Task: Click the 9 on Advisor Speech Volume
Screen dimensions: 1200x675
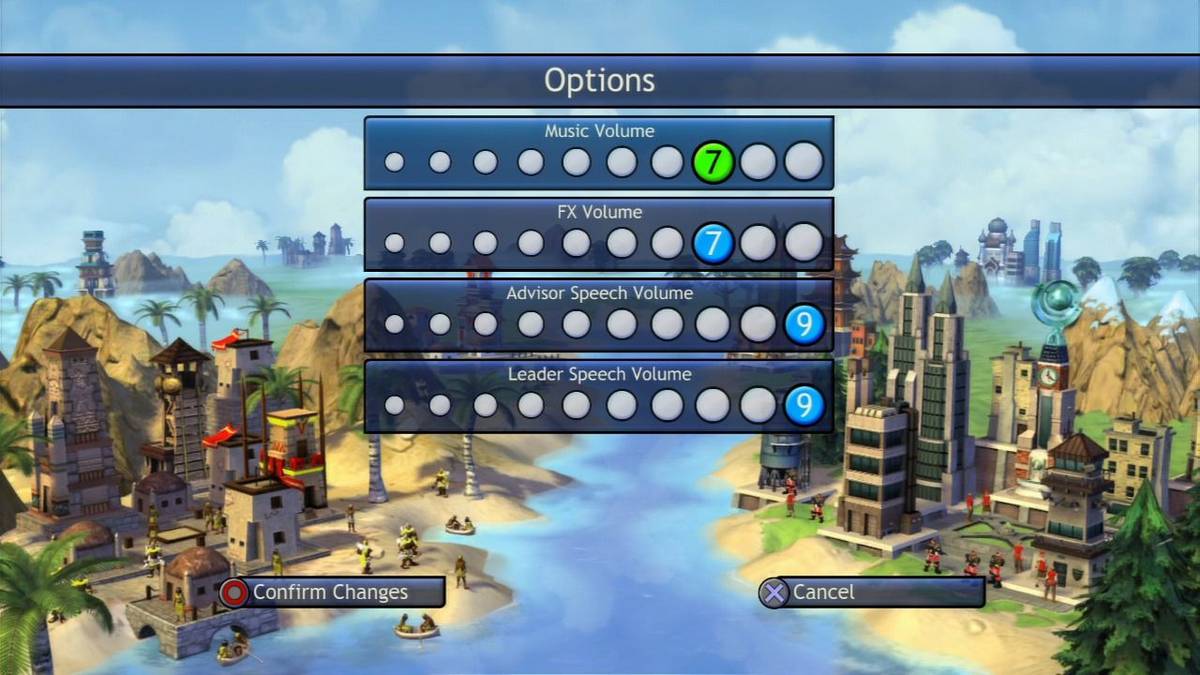Action: (x=804, y=324)
